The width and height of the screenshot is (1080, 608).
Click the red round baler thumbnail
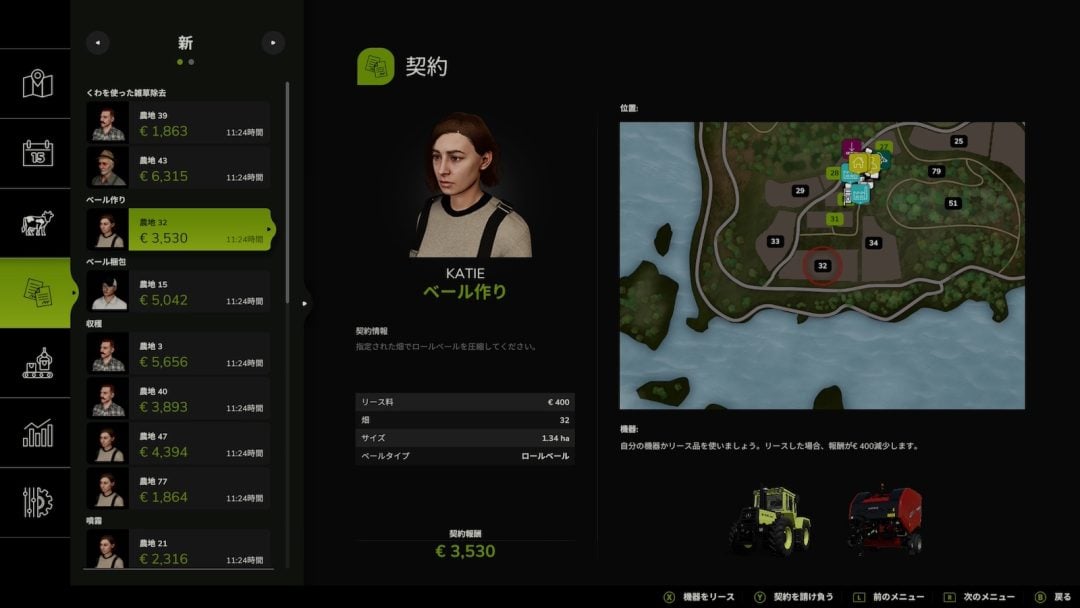(x=884, y=520)
